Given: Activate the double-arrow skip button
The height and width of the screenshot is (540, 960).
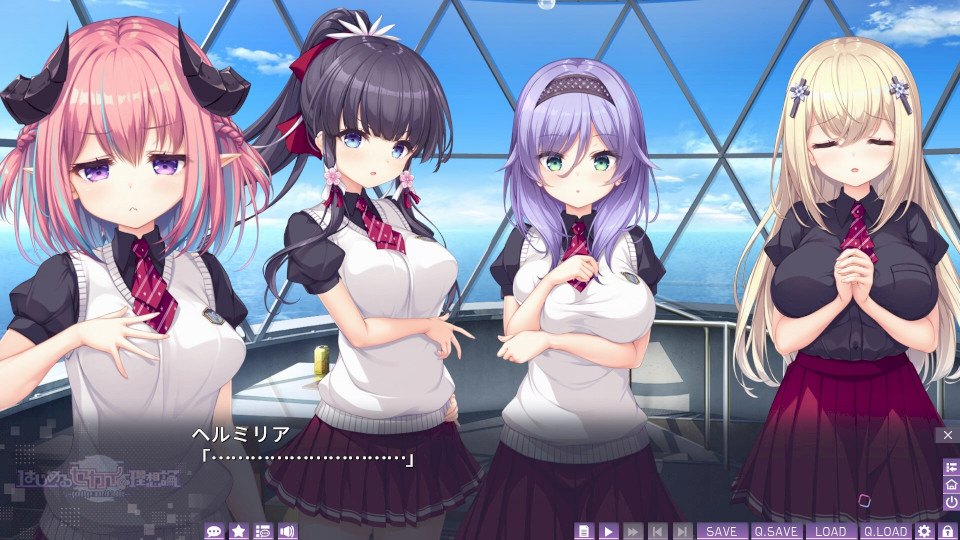Looking at the screenshot, I should (633, 531).
